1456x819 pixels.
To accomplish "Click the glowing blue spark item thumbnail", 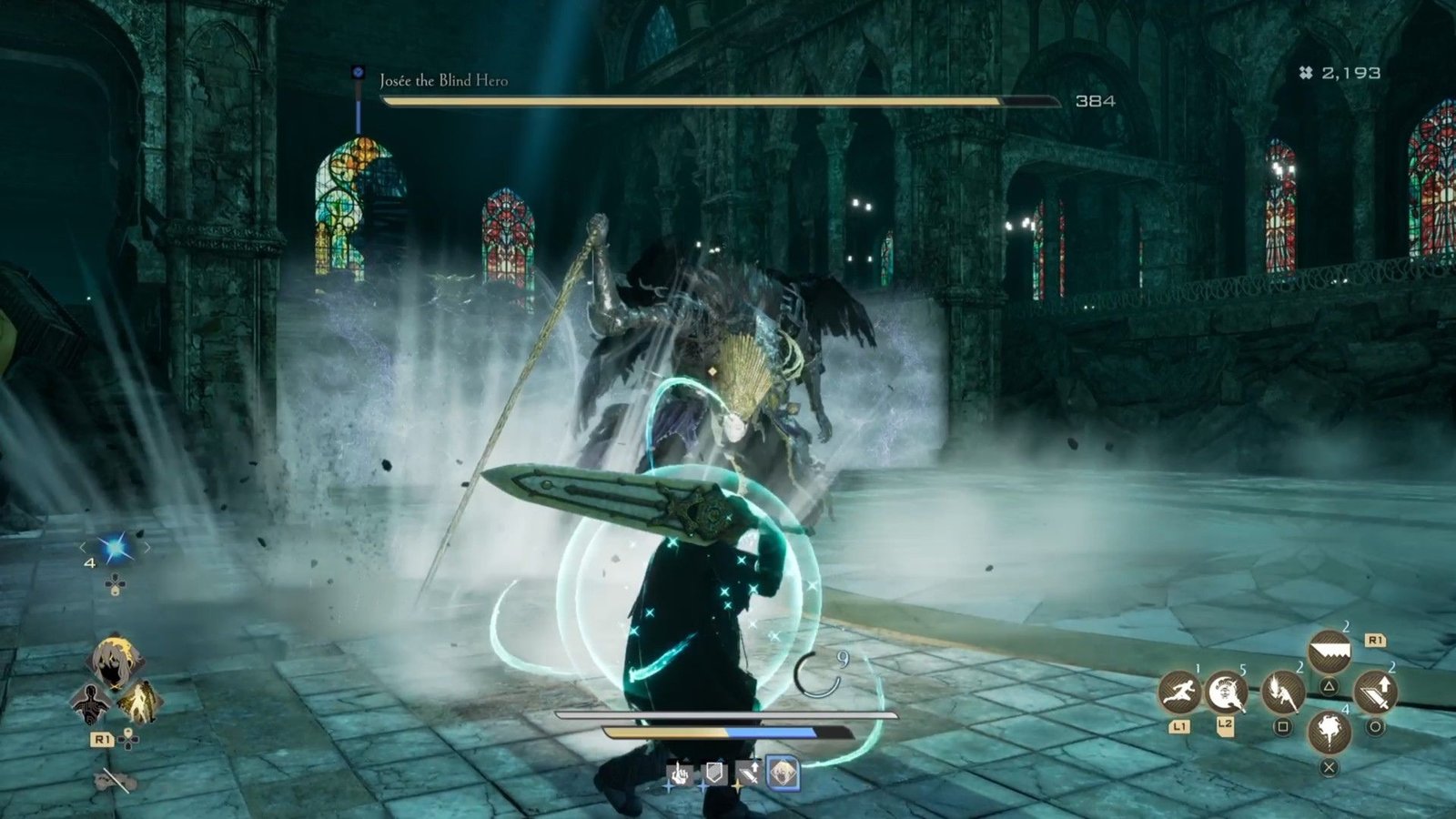I will tap(114, 547).
